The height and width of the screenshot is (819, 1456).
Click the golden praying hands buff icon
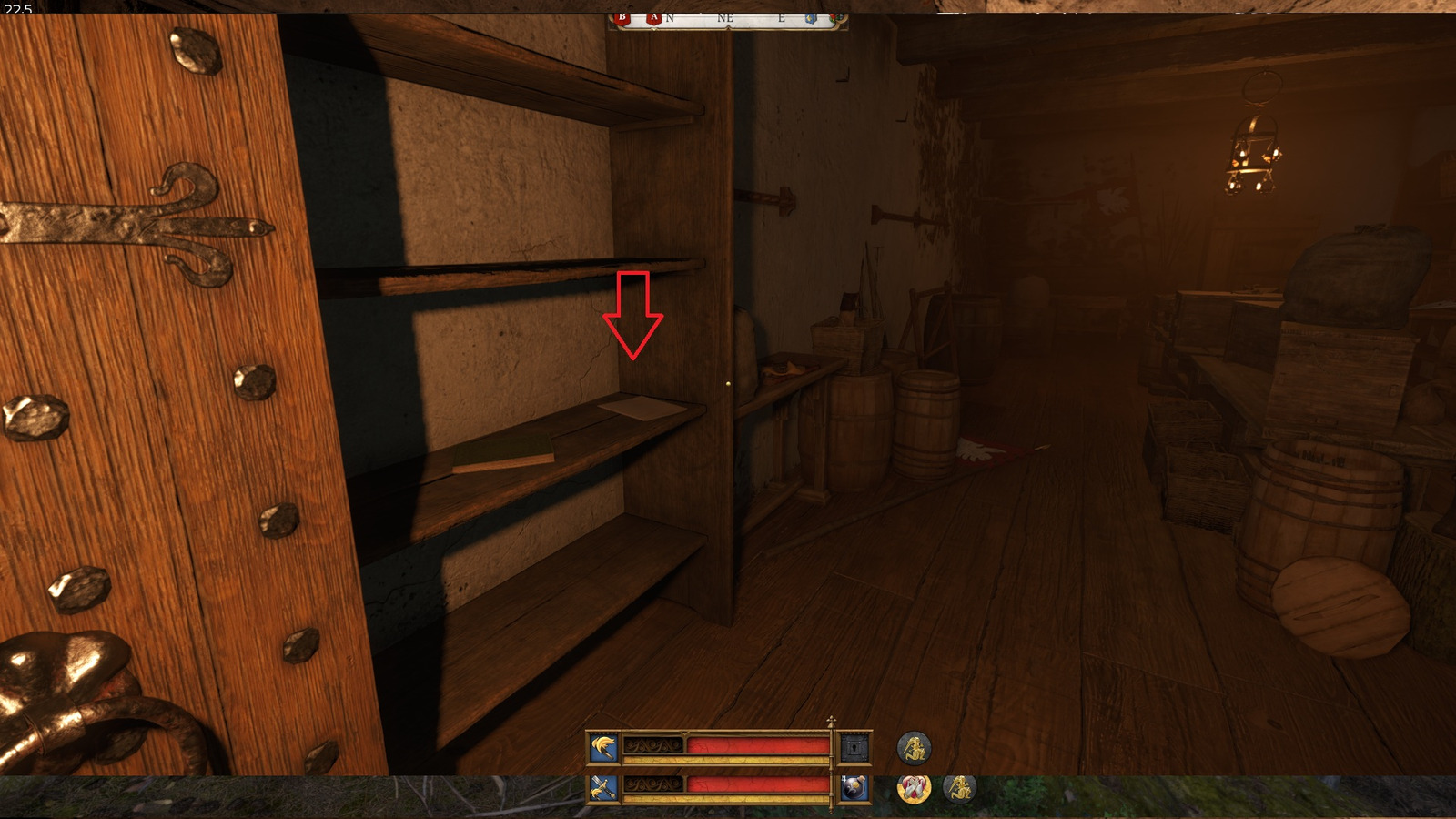pyautogui.click(x=915, y=790)
